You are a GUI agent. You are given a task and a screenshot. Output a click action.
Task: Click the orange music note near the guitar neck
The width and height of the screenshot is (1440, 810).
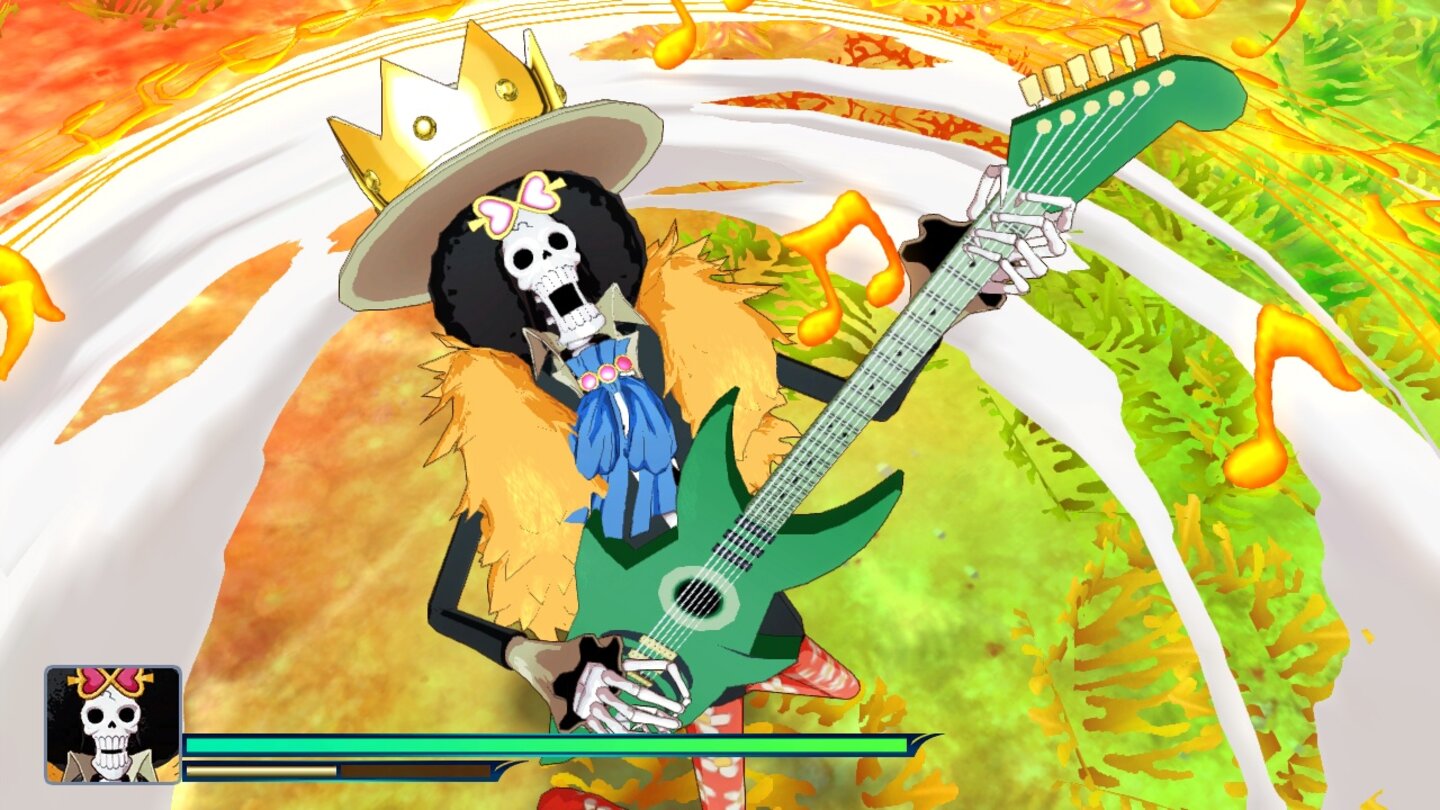coord(845,262)
